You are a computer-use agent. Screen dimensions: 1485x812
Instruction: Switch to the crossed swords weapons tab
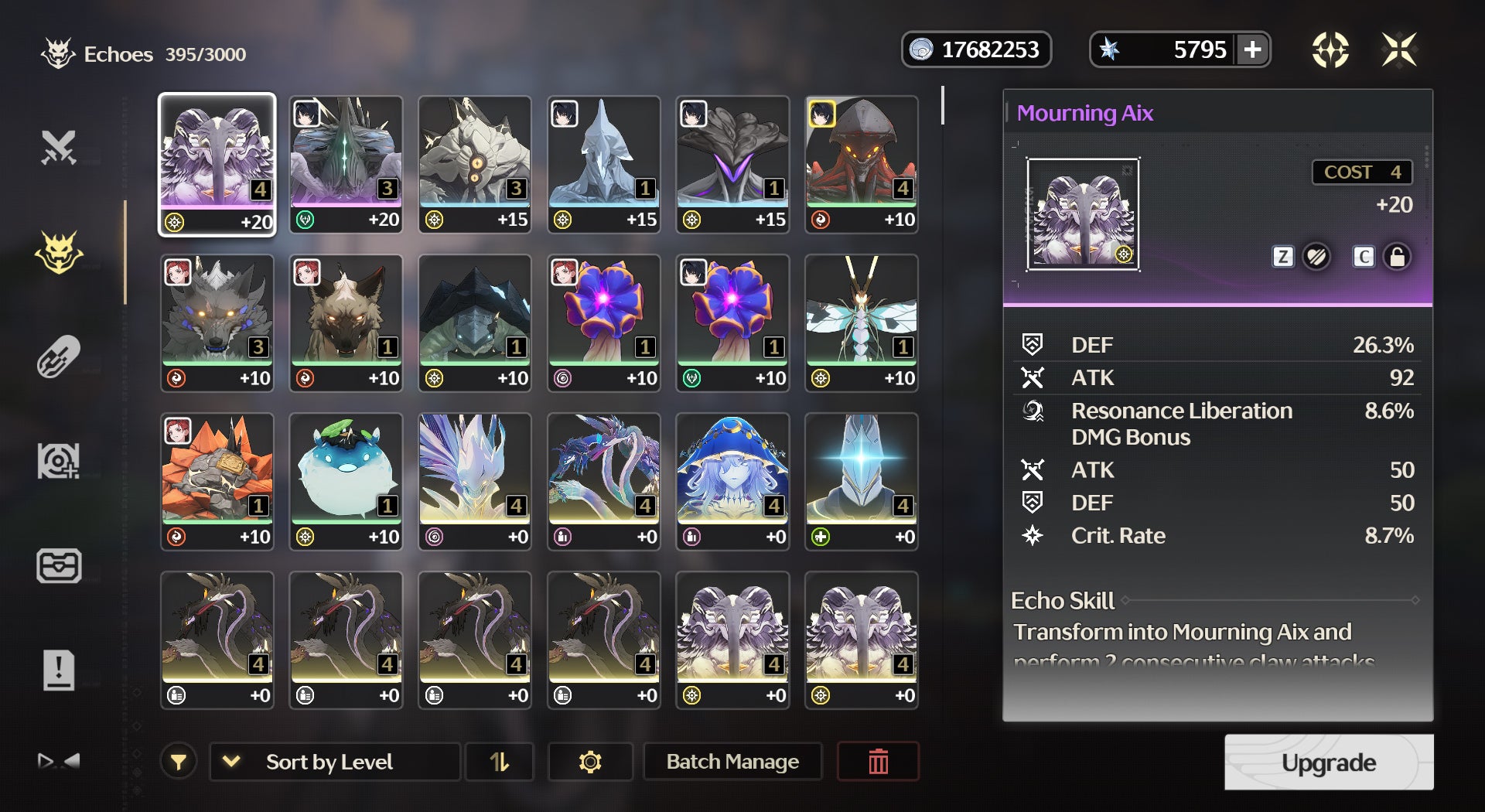point(59,148)
